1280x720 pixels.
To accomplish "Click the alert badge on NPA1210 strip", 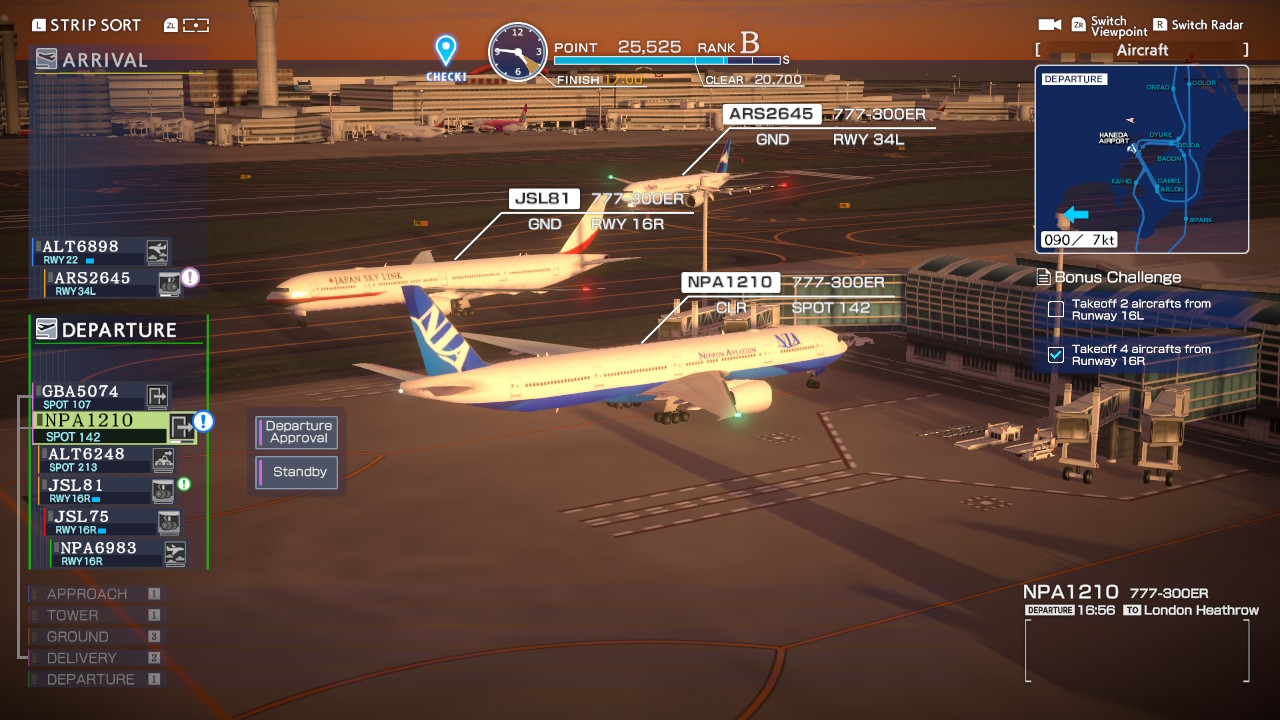I will coord(203,423).
